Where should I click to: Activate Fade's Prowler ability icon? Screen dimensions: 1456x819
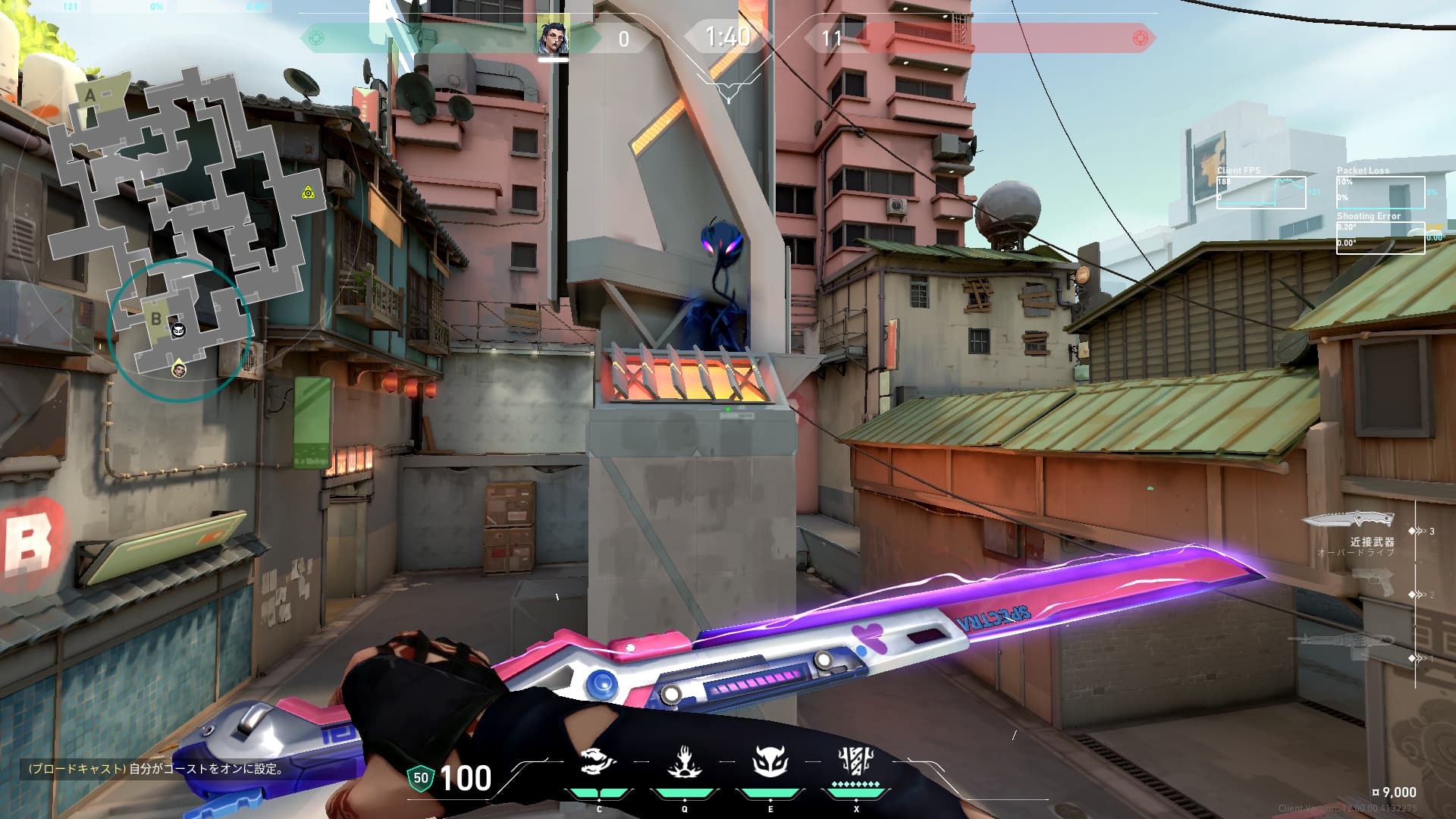[x=598, y=762]
